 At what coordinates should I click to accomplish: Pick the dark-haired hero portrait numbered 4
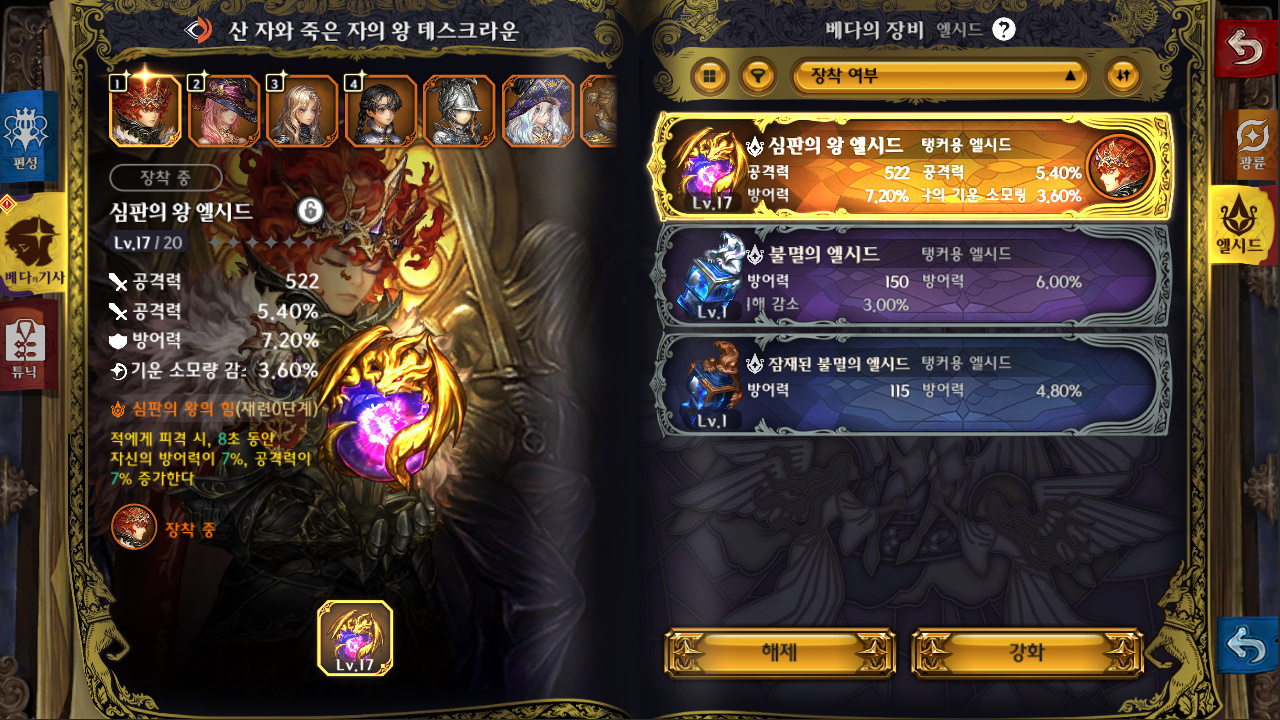point(381,111)
